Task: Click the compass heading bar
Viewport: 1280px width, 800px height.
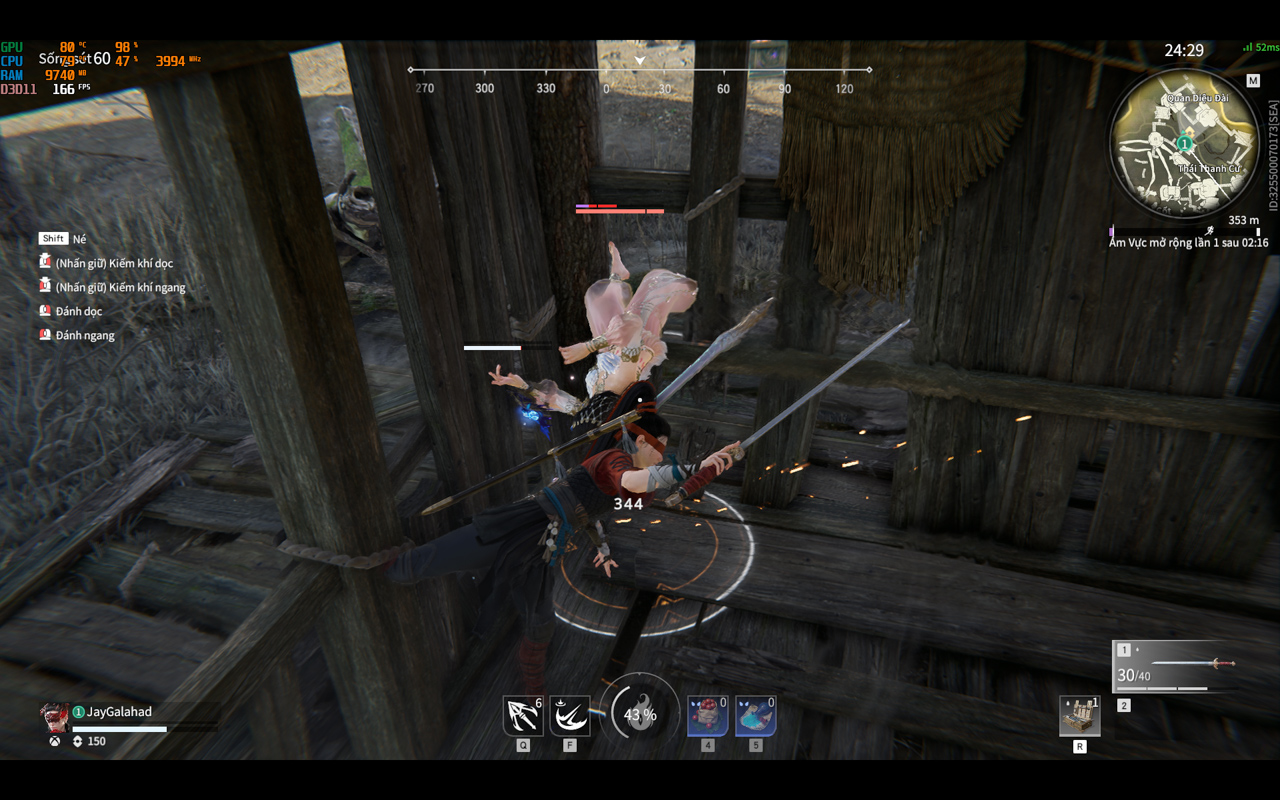Action: pos(639,70)
